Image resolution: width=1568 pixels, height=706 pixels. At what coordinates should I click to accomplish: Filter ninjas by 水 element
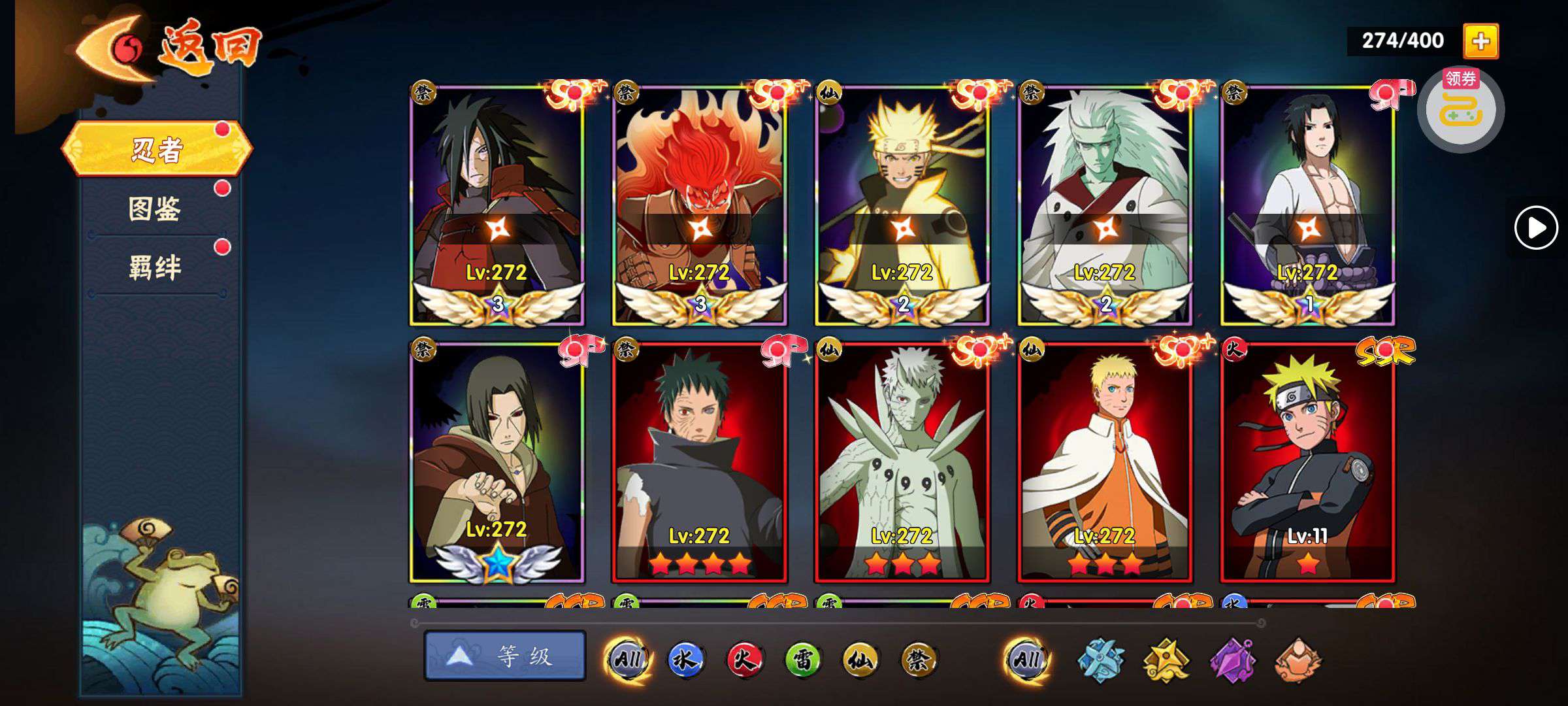point(685,660)
